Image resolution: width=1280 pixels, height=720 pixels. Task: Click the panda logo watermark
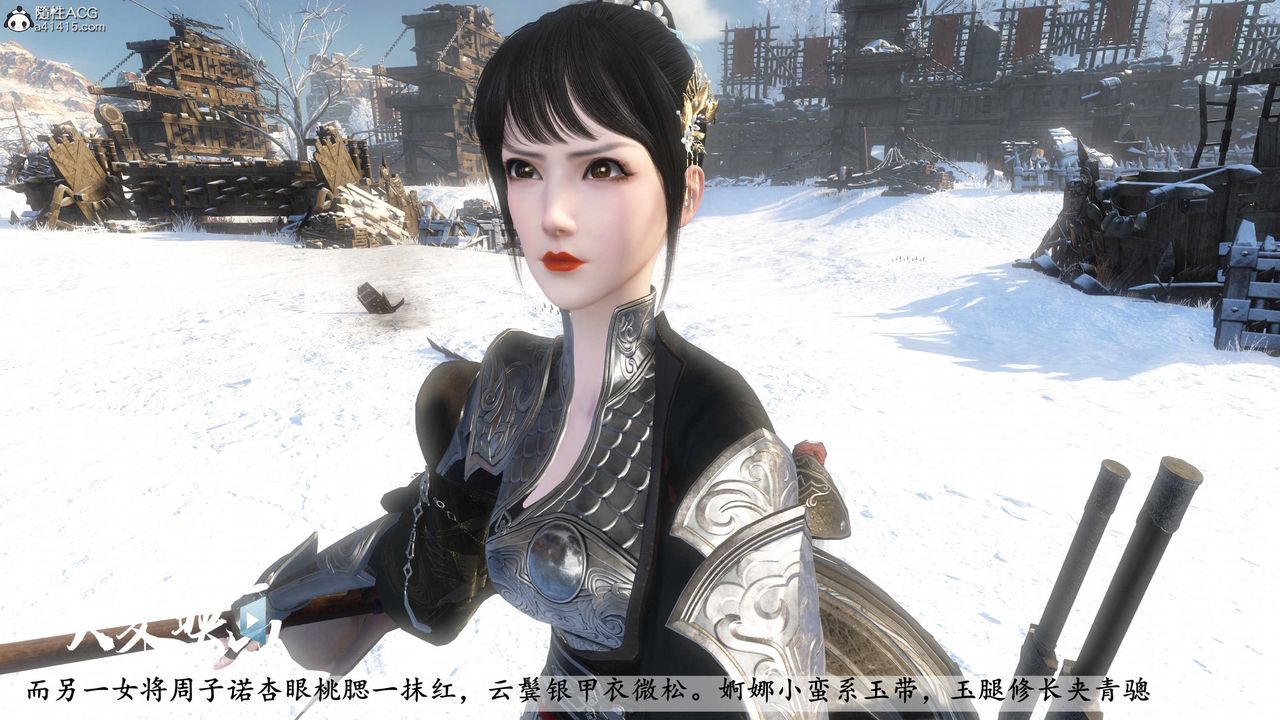coord(17,18)
